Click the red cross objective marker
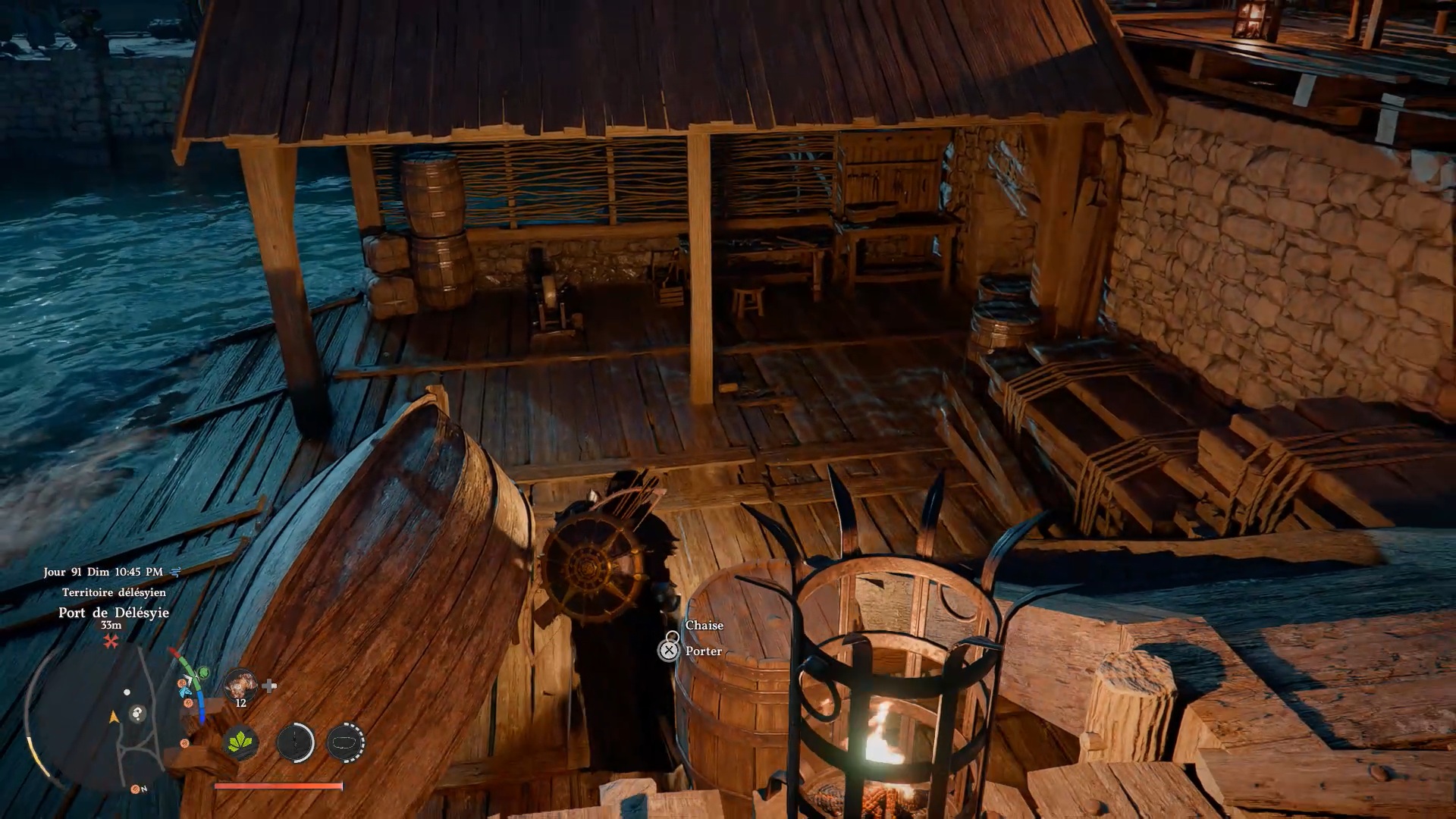The image size is (1456, 819). (111, 642)
